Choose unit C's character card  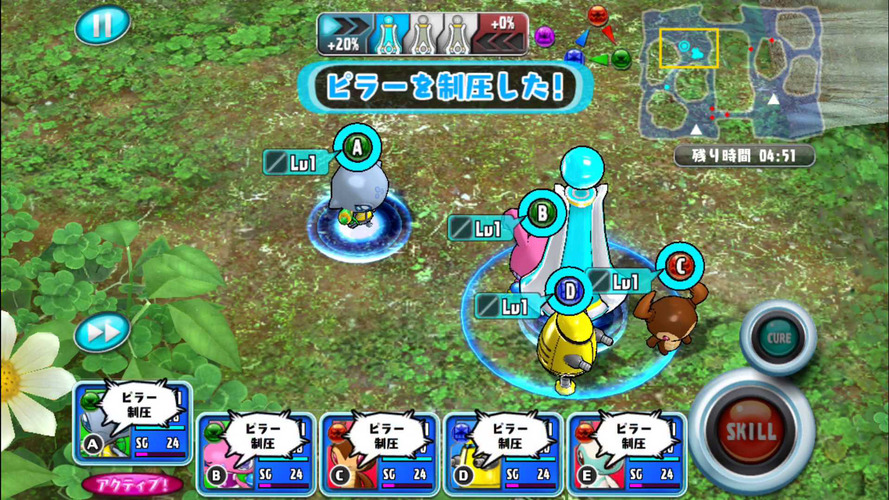pyautogui.click(x=380, y=453)
